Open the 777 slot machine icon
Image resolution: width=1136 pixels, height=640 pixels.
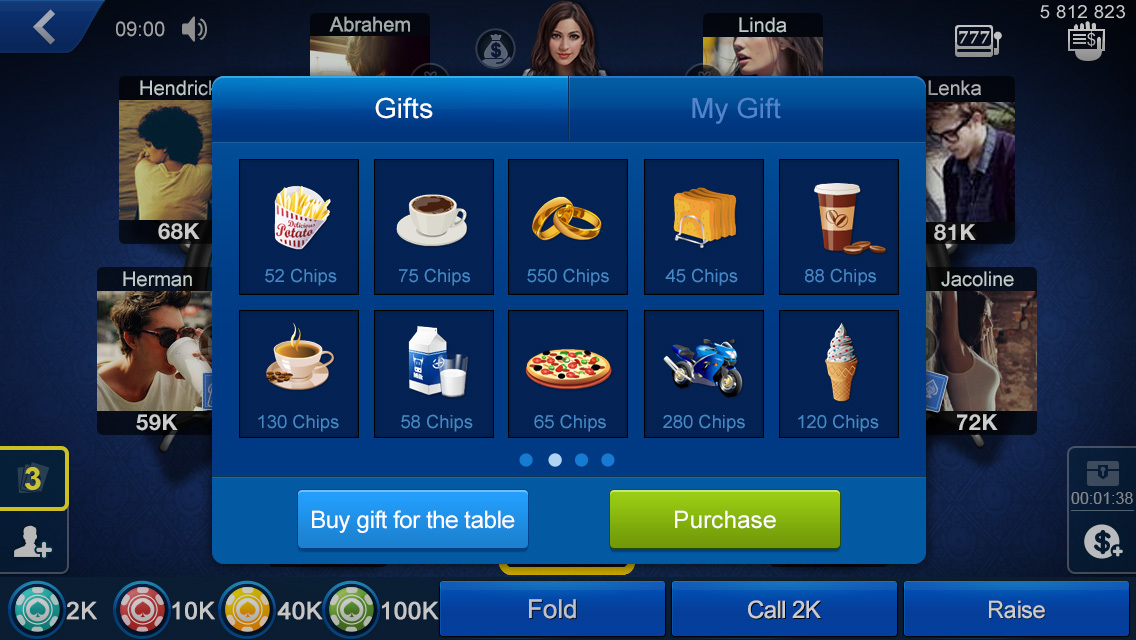[x=977, y=41]
